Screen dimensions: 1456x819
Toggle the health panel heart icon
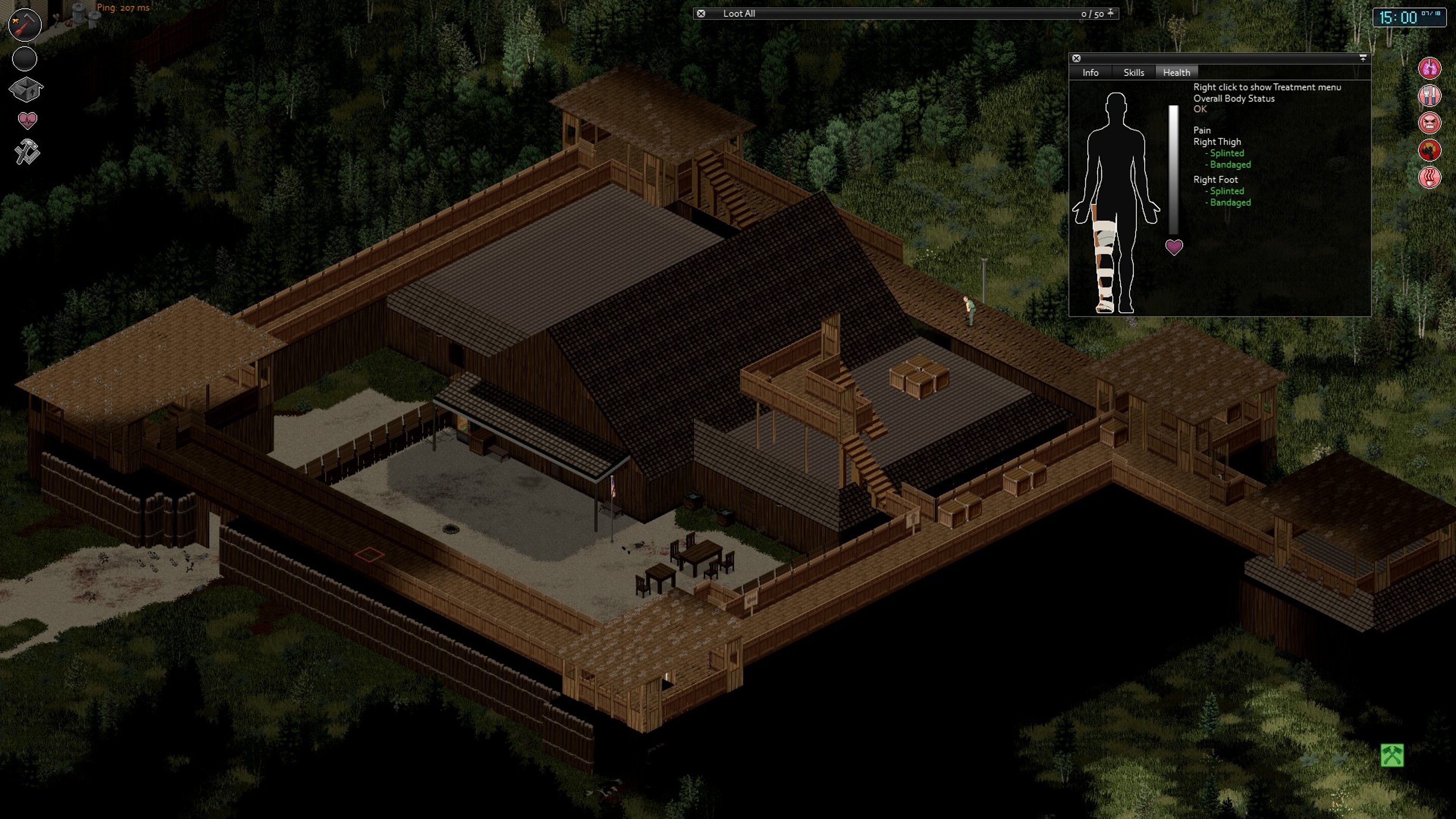point(27,120)
